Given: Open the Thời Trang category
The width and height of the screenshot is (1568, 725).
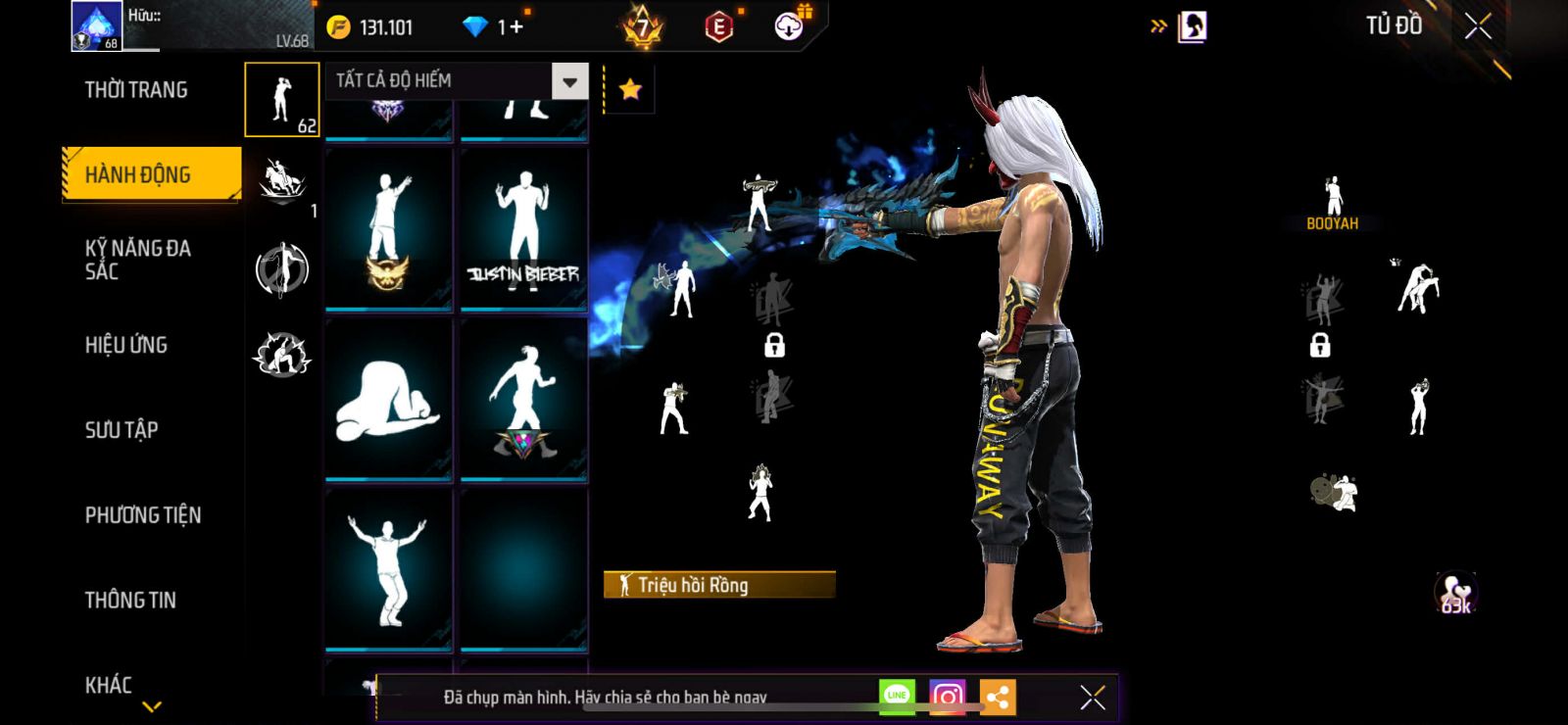Looking at the screenshot, I should coord(136,90).
